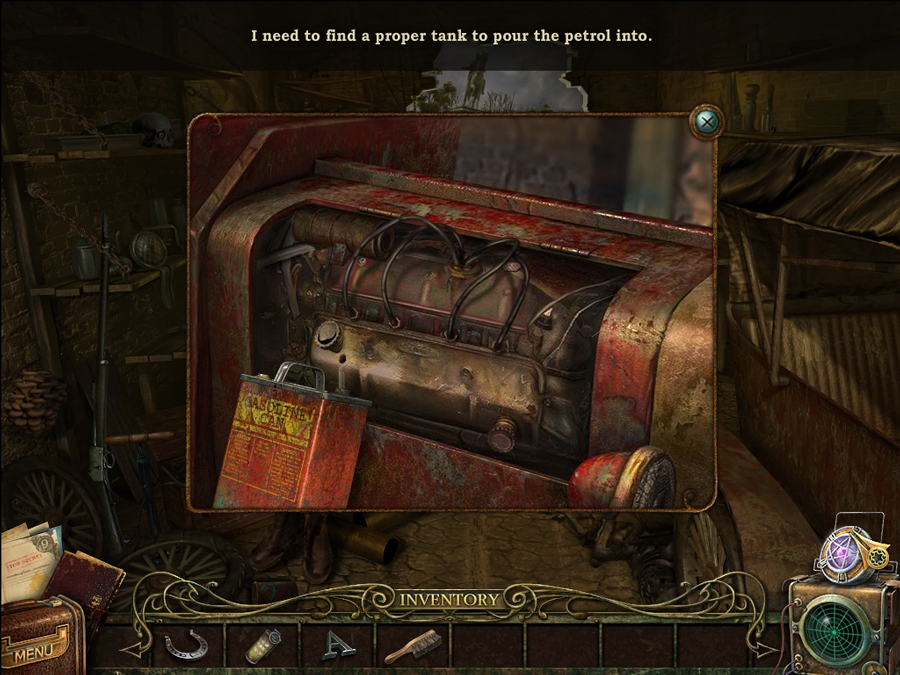Select the horseshoe in the inventory
The height and width of the screenshot is (675, 900).
pyautogui.click(x=187, y=645)
